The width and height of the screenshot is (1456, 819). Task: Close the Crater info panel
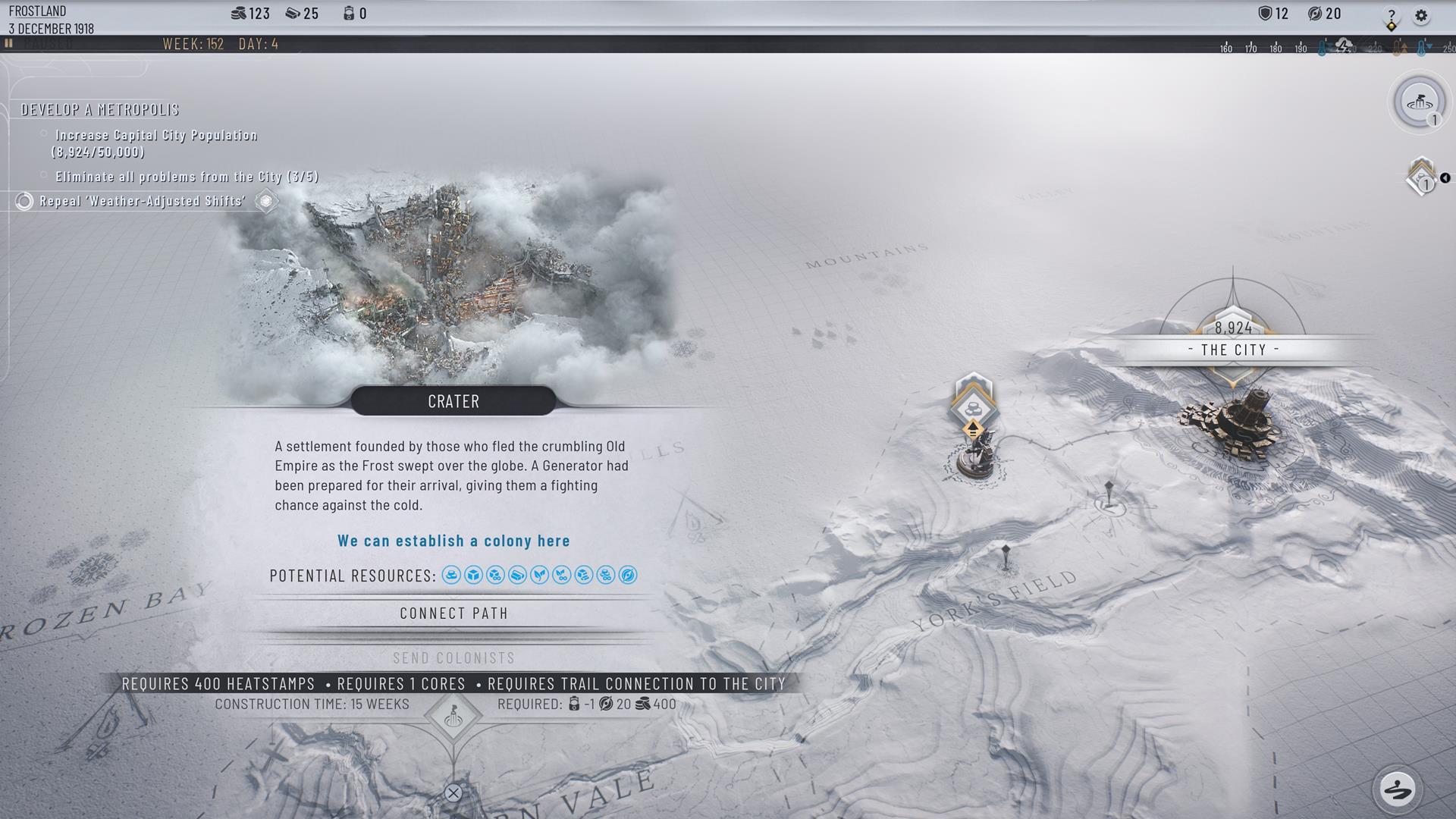(453, 793)
